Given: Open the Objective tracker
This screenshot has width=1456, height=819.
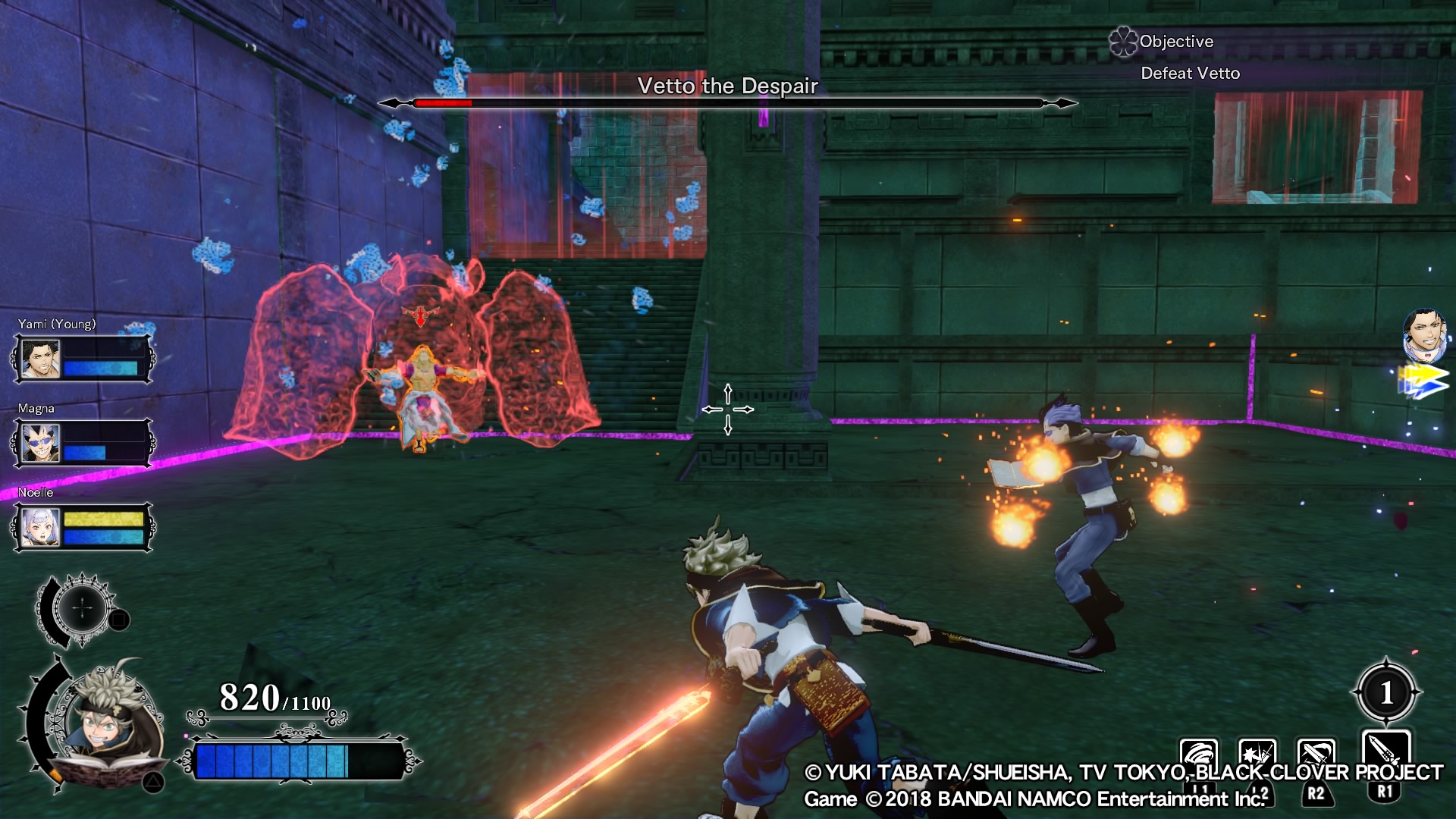Looking at the screenshot, I should [1175, 42].
